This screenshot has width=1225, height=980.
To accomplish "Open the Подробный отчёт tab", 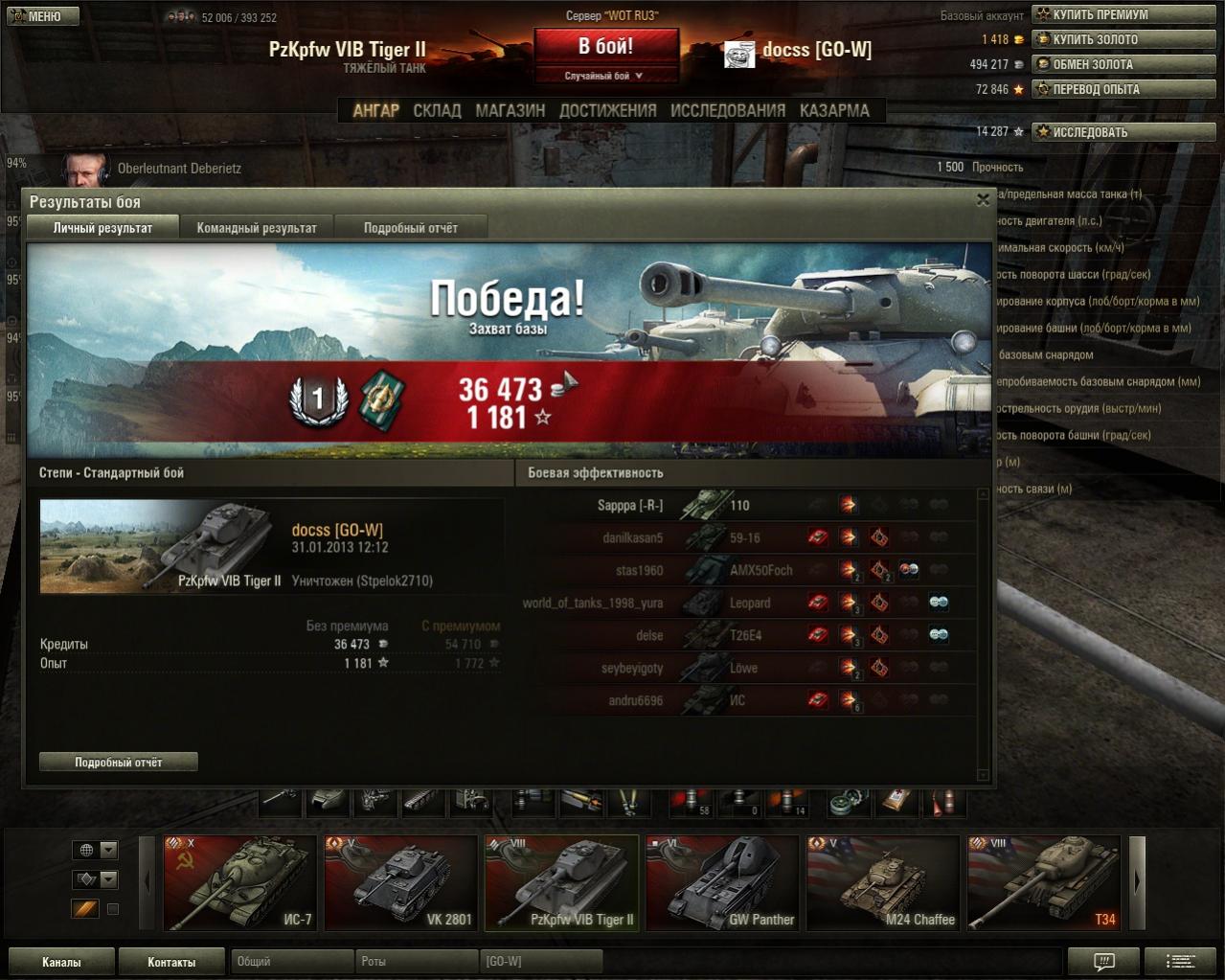I will [410, 228].
